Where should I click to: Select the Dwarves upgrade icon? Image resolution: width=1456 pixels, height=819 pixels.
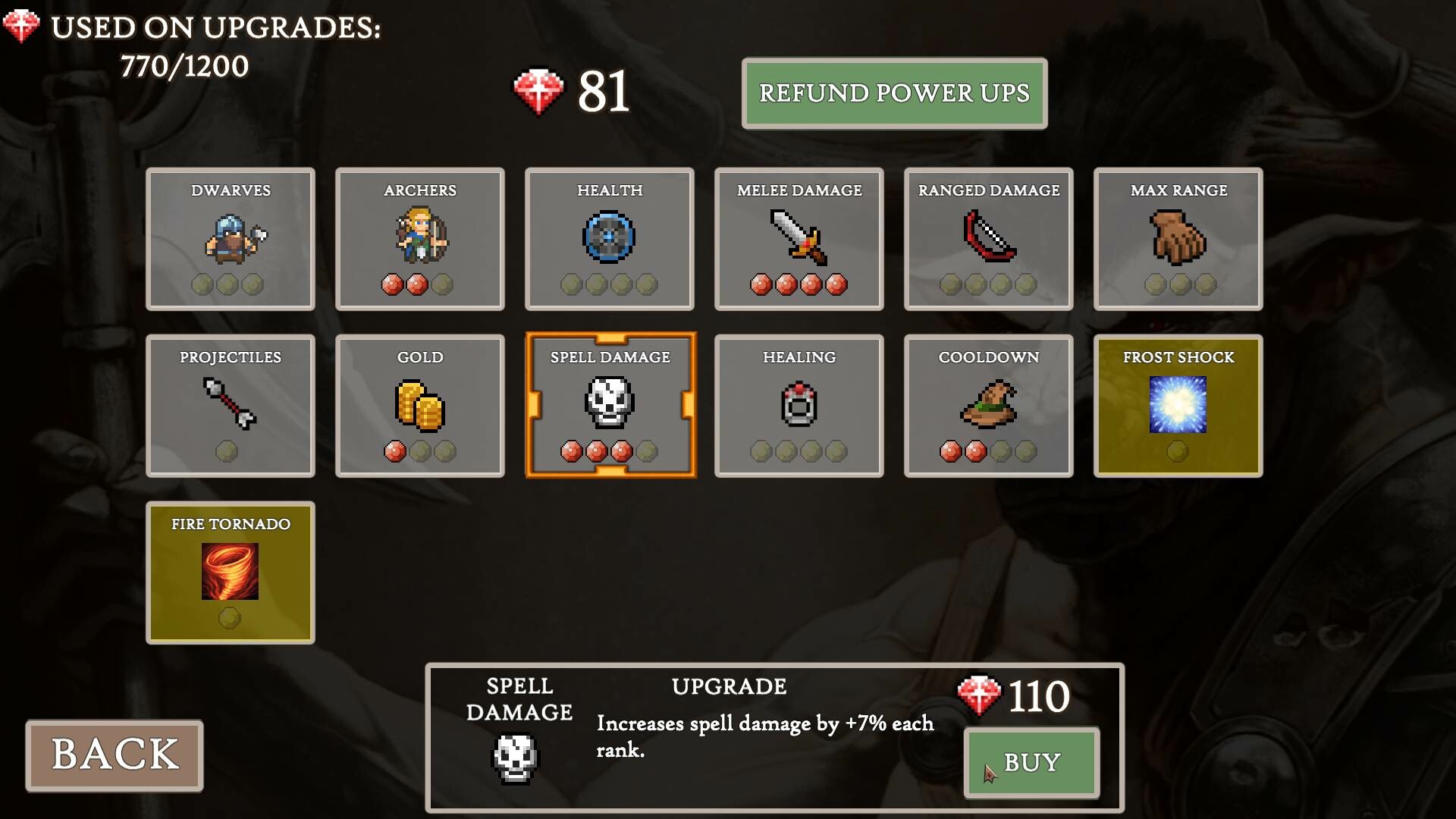(x=230, y=239)
